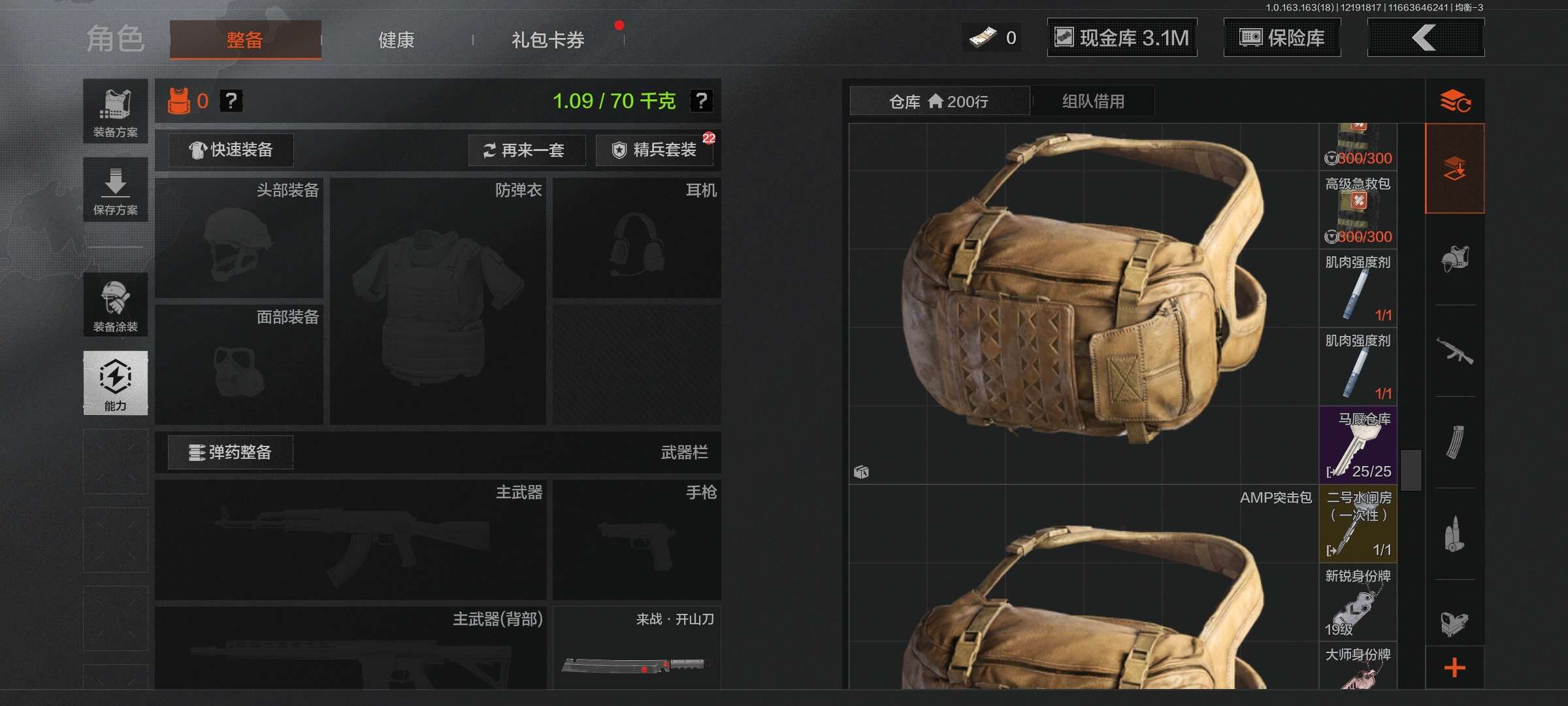Click the 再来一套 repeat loadout button
The height and width of the screenshot is (706, 1568).
click(x=527, y=150)
